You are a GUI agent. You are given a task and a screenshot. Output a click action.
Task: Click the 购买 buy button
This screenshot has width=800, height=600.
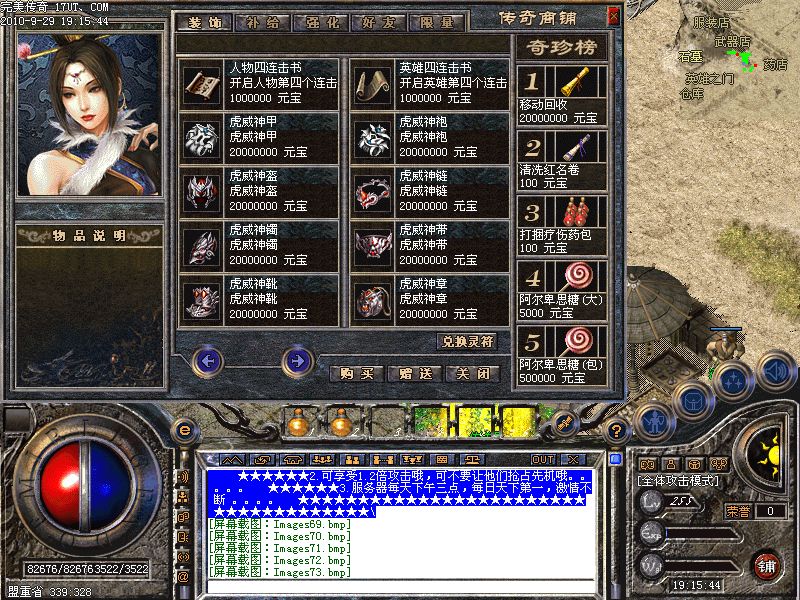357,373
